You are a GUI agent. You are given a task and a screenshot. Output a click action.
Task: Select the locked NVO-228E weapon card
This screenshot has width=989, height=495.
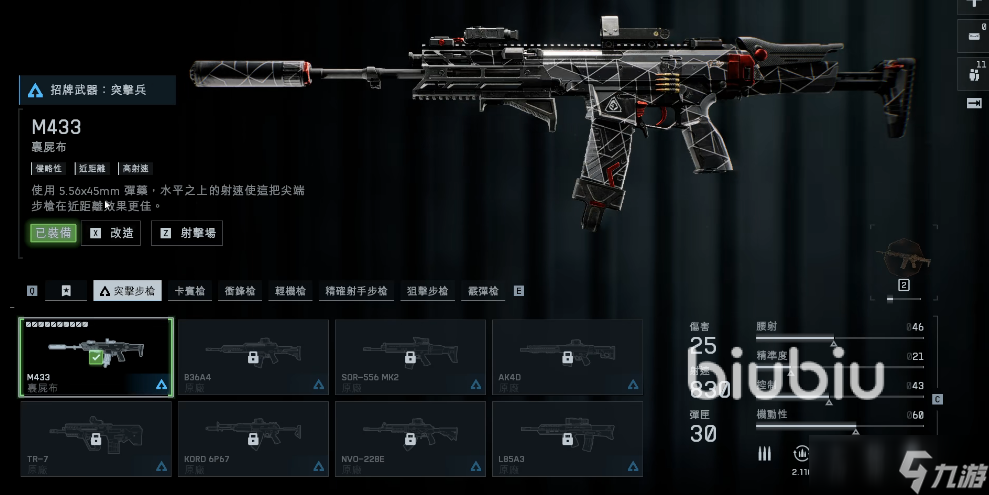coord(410,438)
